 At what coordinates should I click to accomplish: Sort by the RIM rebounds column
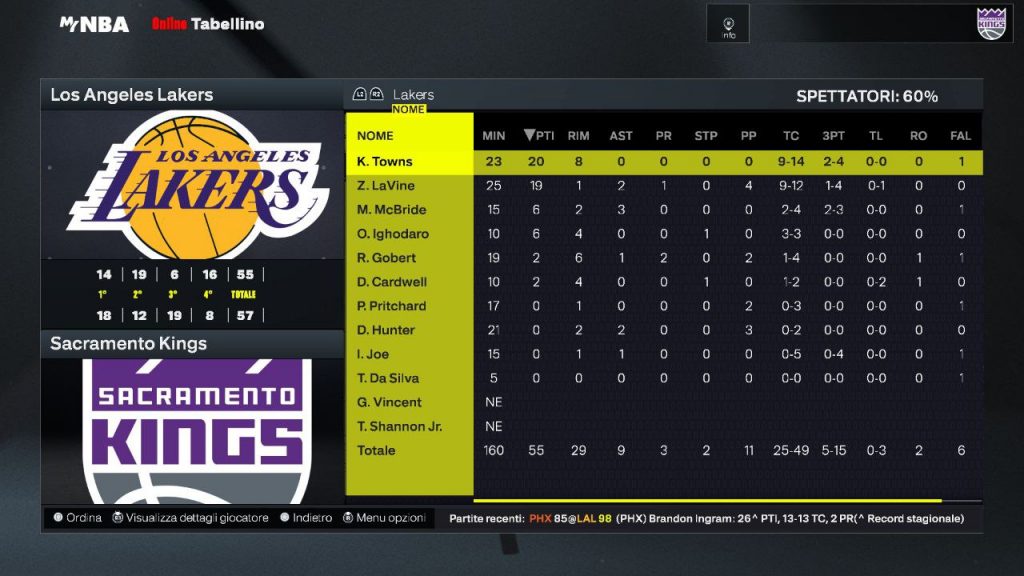[x=578, y=136]
